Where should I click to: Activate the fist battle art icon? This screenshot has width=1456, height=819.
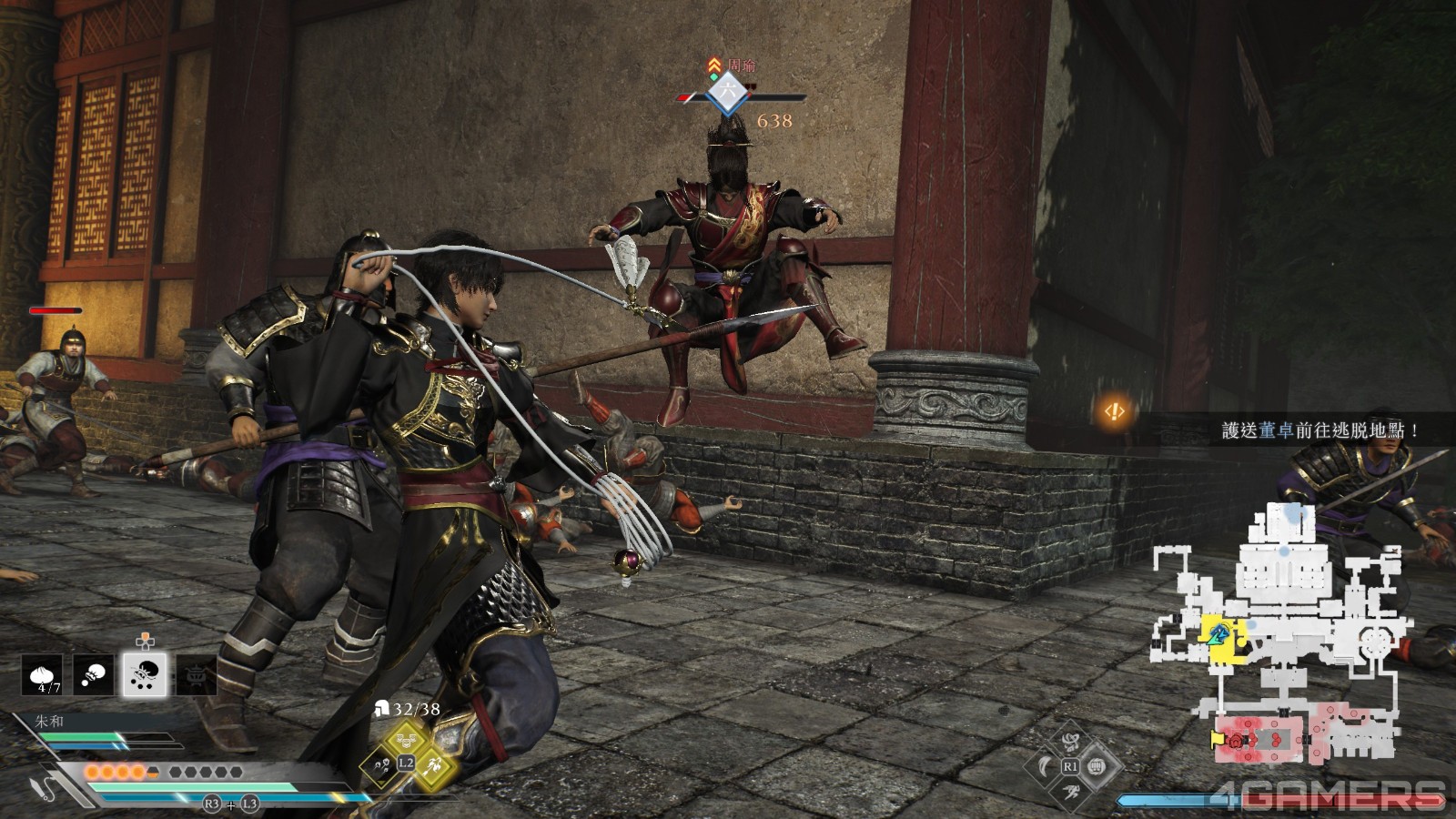(1097, 767)
